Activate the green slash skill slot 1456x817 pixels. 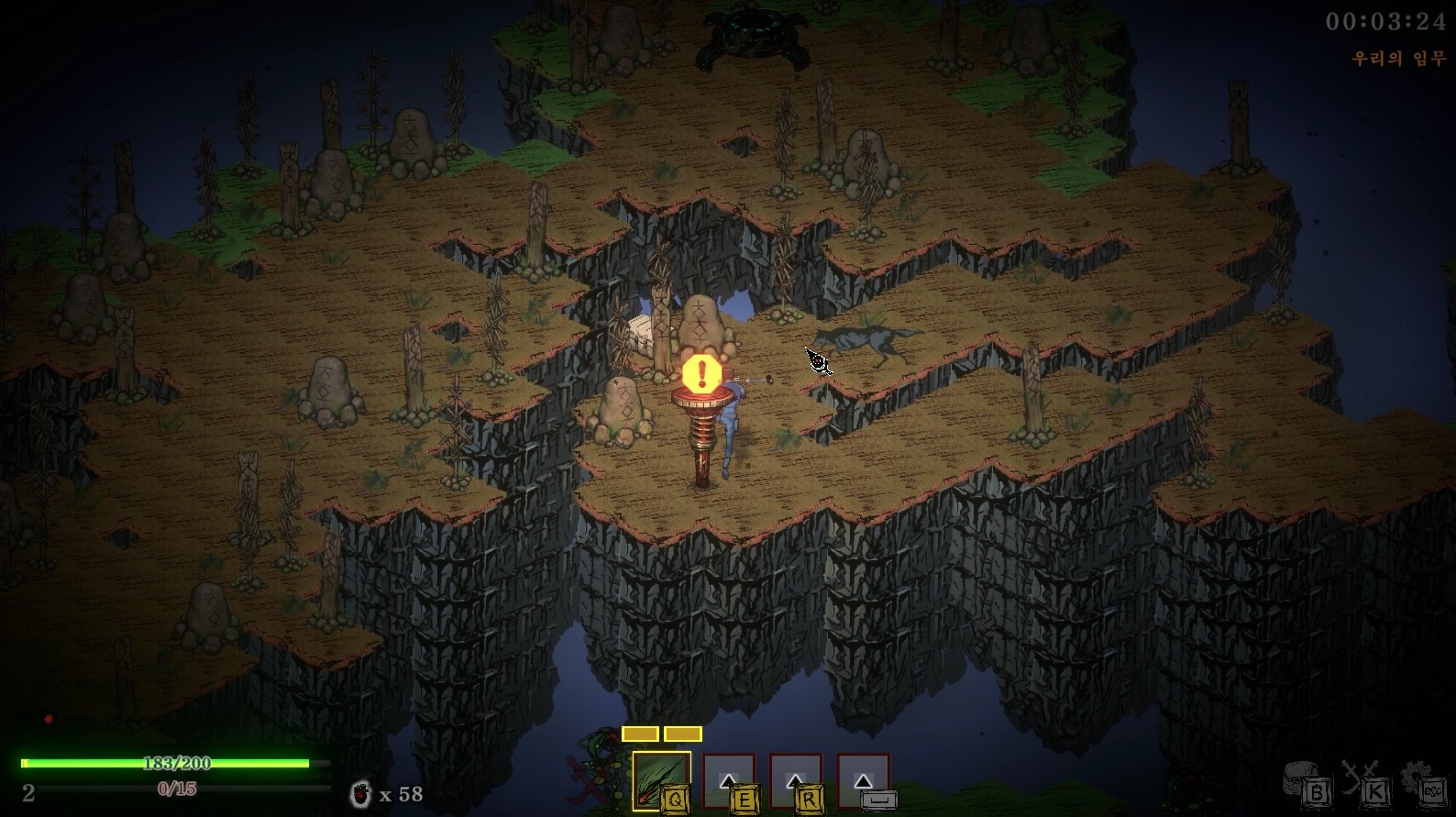tap(660, 780)
